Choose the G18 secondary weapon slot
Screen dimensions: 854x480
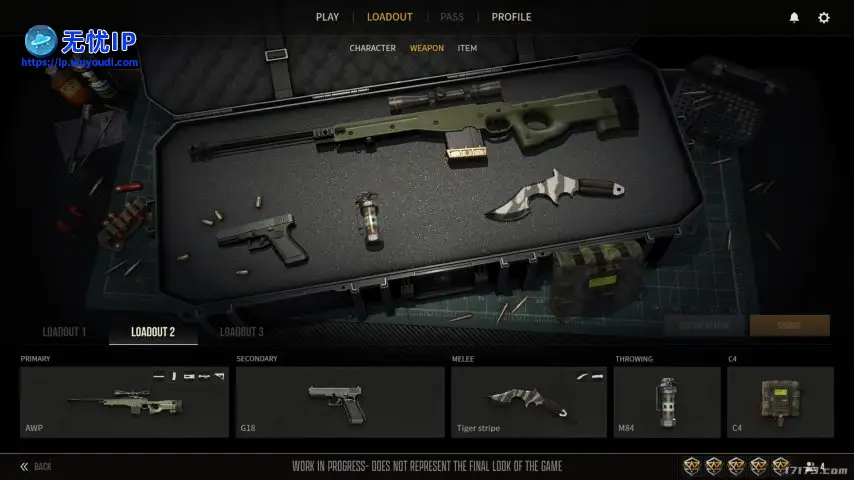(340, 402)
